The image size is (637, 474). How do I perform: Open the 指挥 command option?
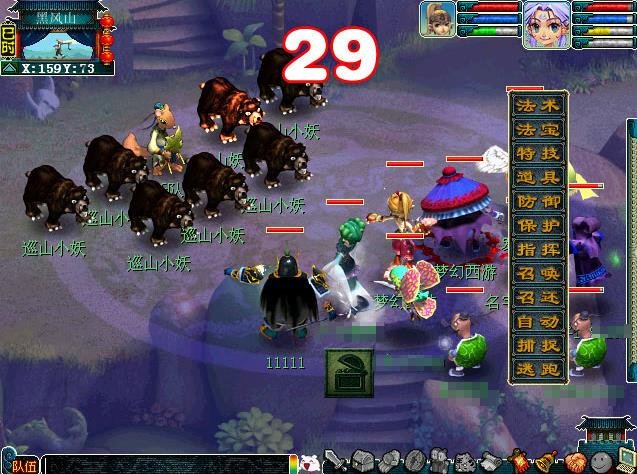pos(539,250)
